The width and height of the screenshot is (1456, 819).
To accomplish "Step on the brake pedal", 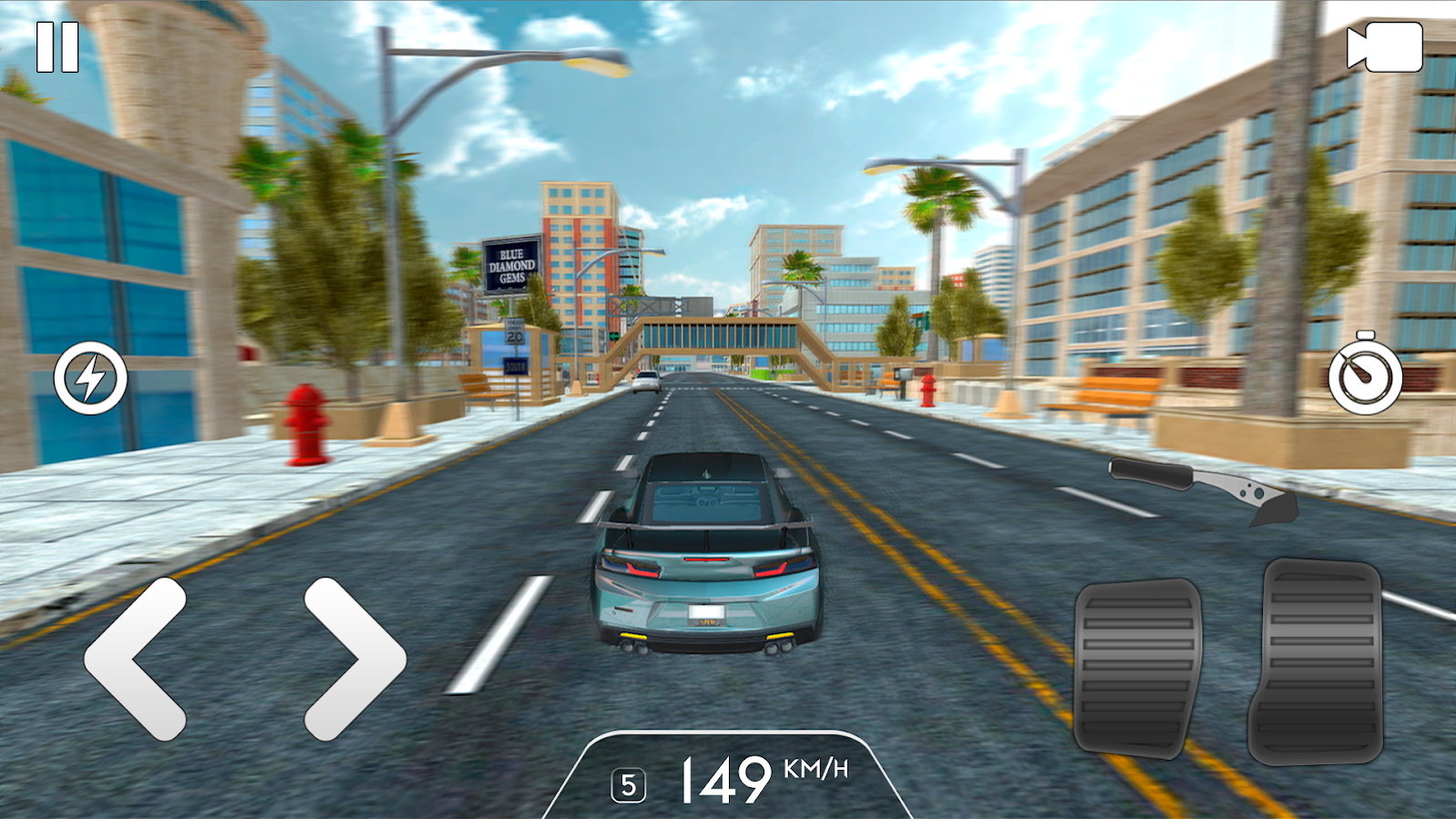I will [x=1138, y=666].
